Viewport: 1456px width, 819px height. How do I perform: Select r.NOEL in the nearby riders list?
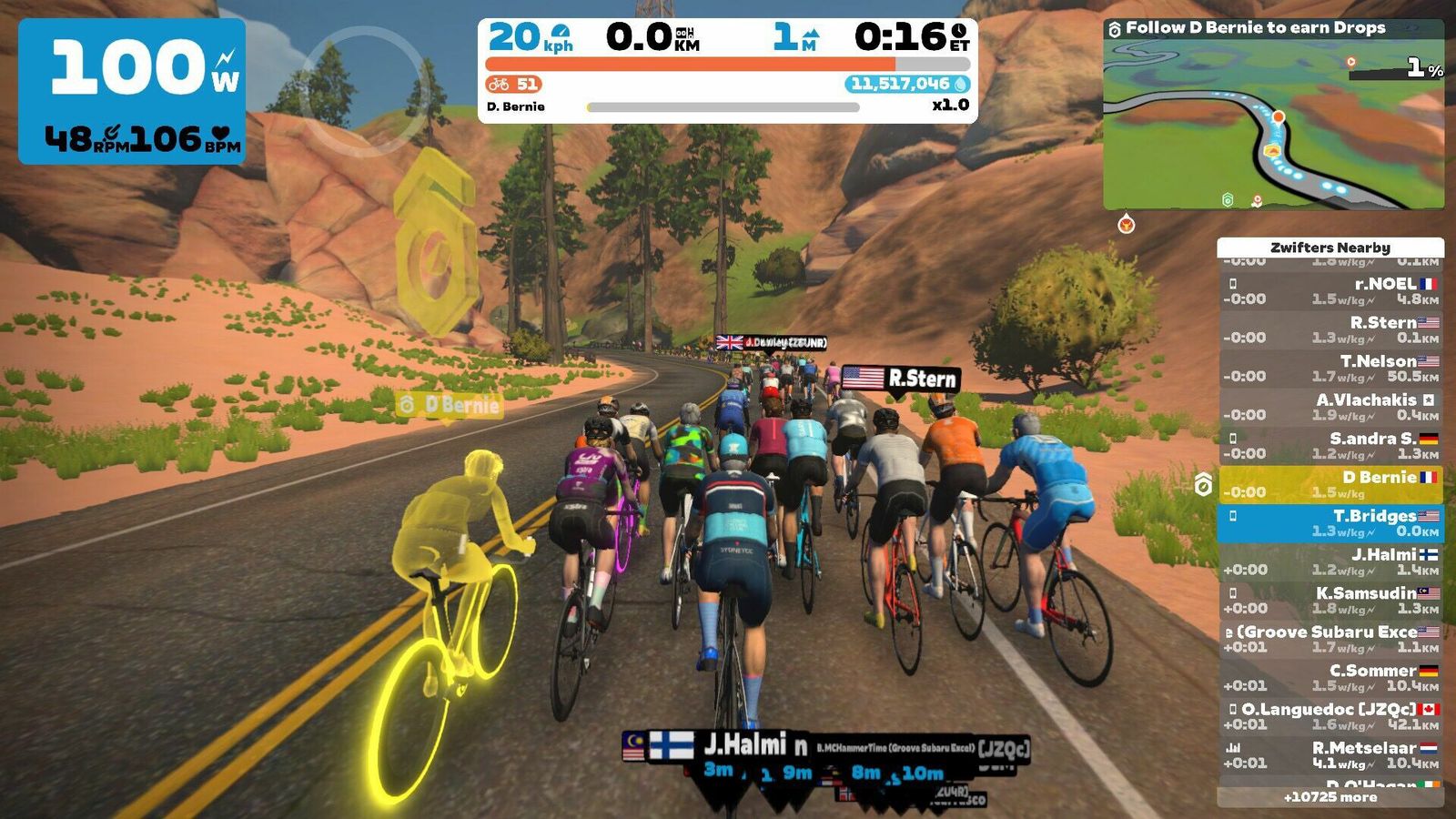pyautogui.click(x=1330, y=291)
